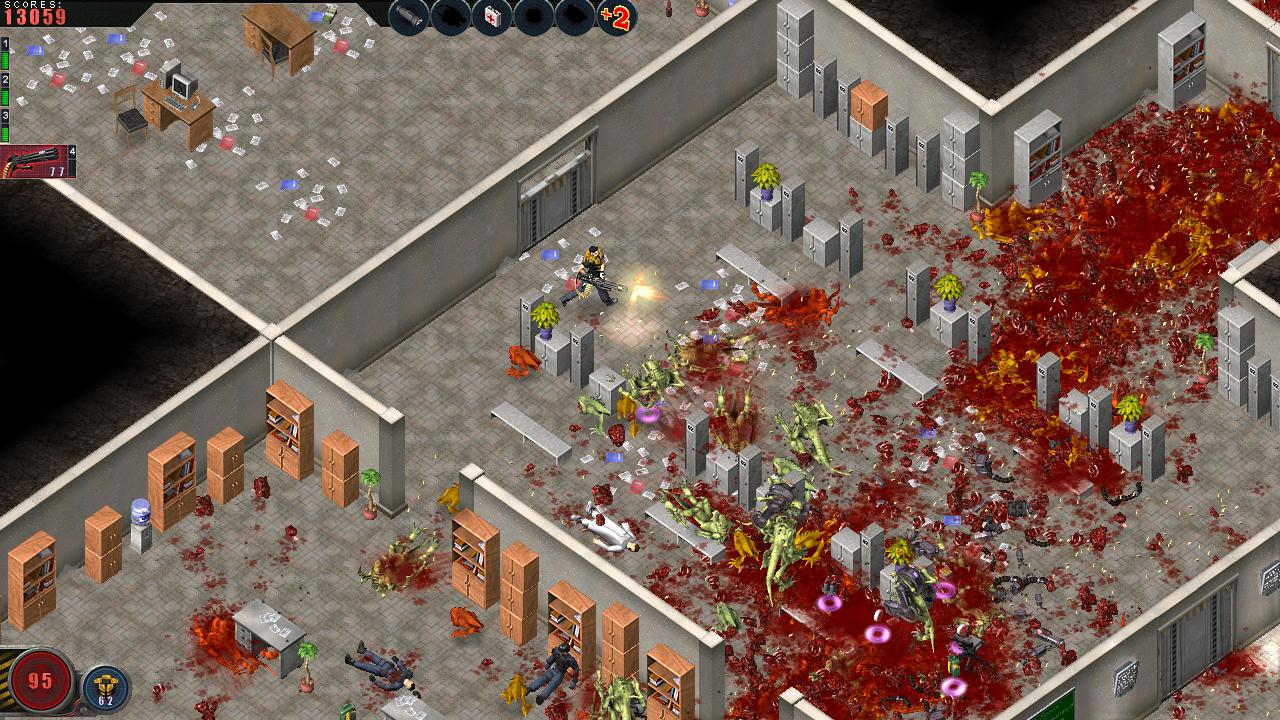Open the minigun weapon icon in slot 4

click(30, 160)
